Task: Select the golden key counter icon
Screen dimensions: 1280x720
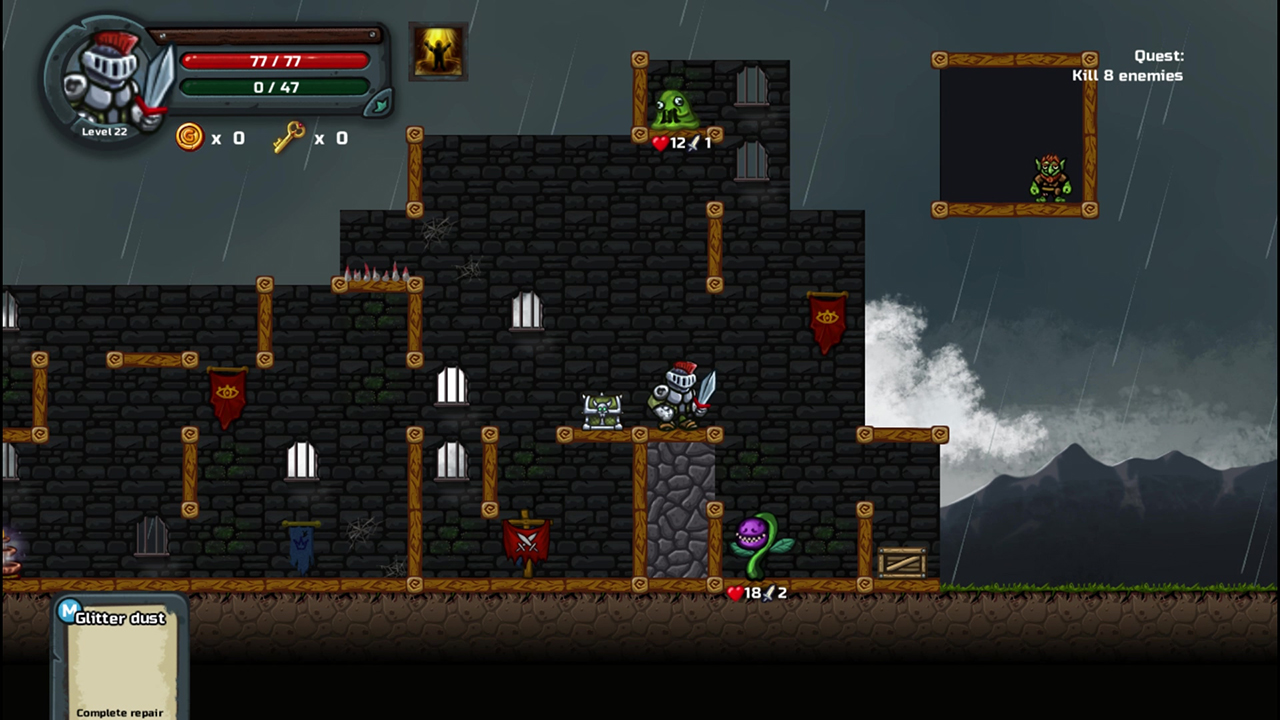Action: (289, 137)
